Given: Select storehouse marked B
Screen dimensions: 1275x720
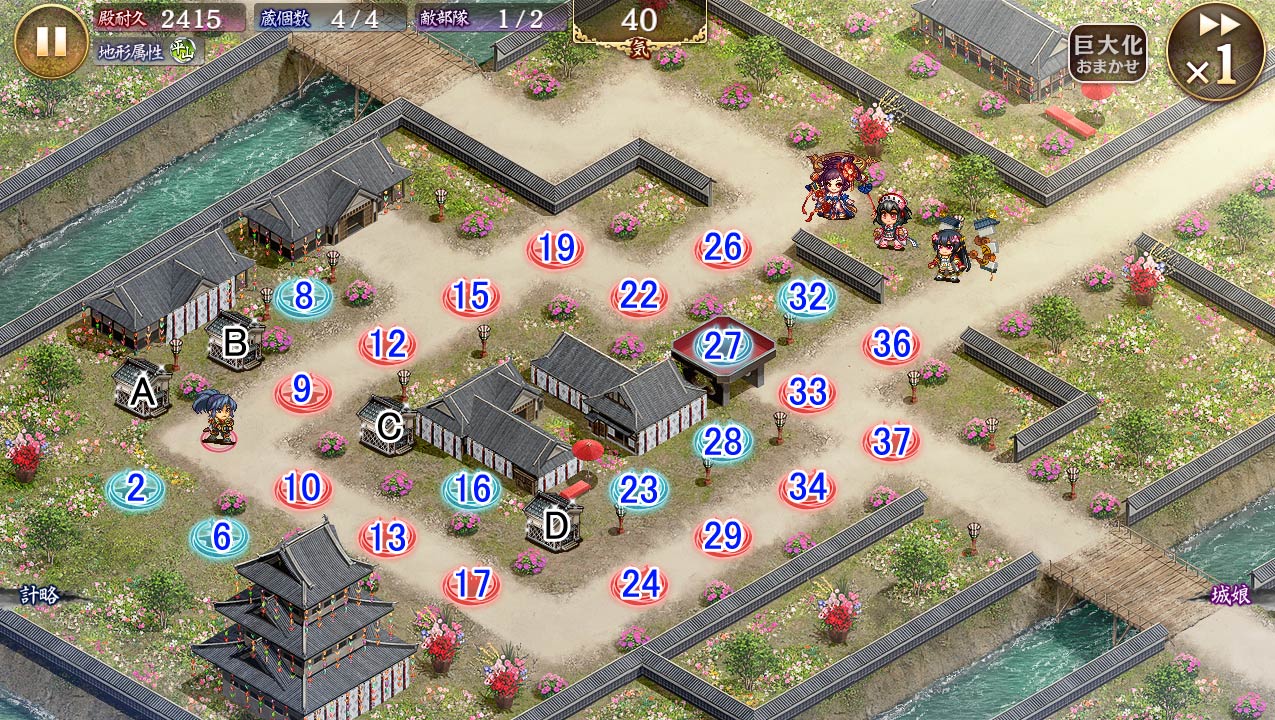Looking at the screenshot, I should pos(235,343).
